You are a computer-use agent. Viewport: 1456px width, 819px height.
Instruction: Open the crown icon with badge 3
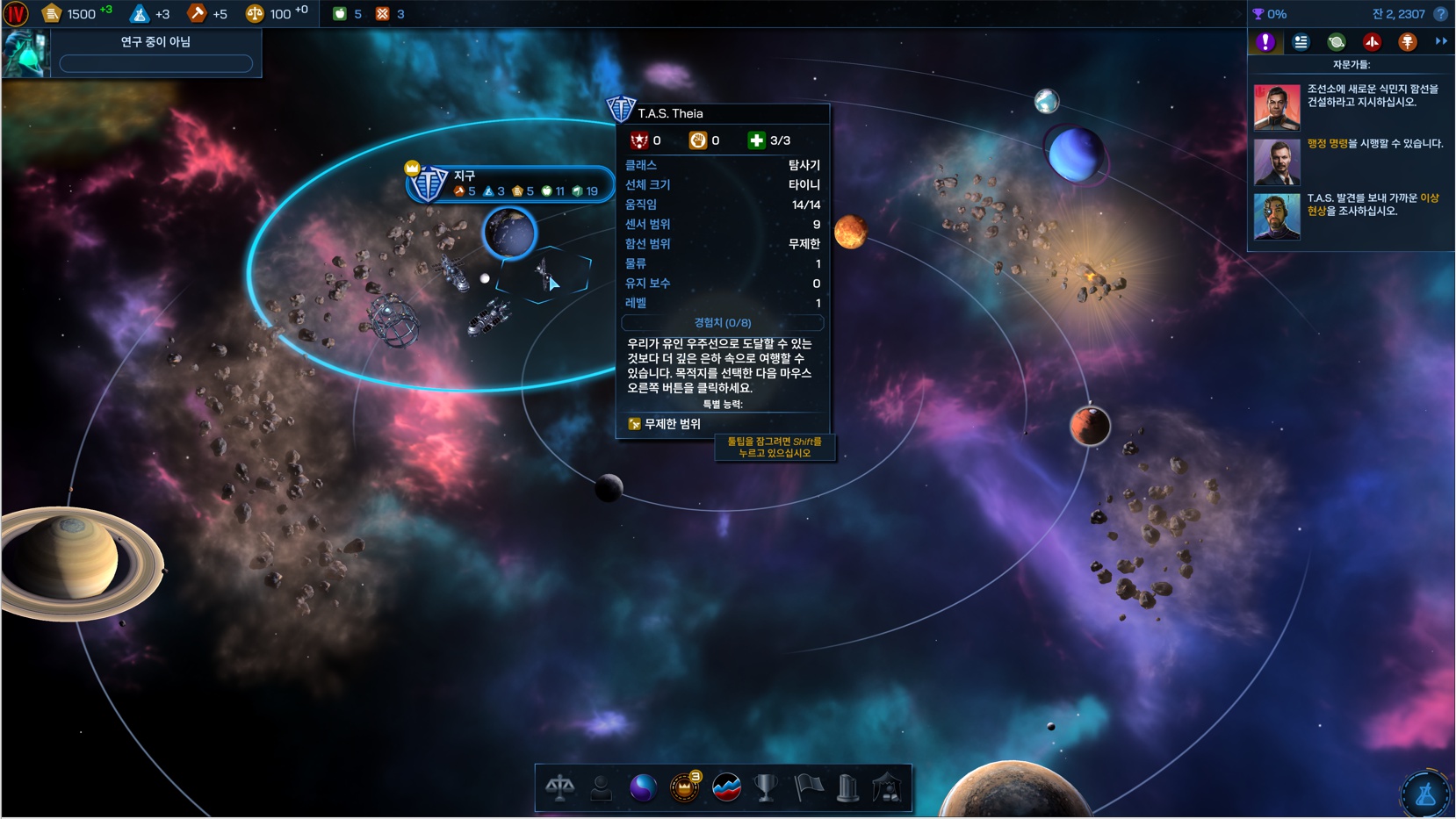pos(684,787)
